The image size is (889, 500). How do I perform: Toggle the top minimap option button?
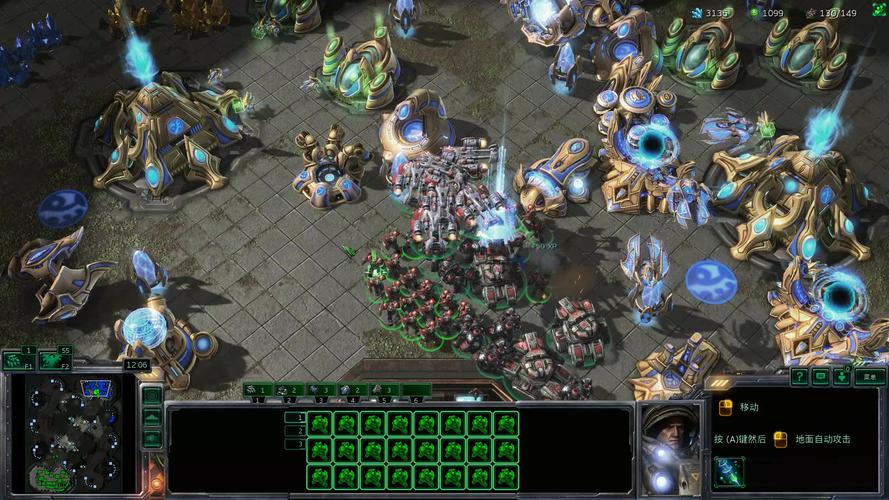click(151, 396)
